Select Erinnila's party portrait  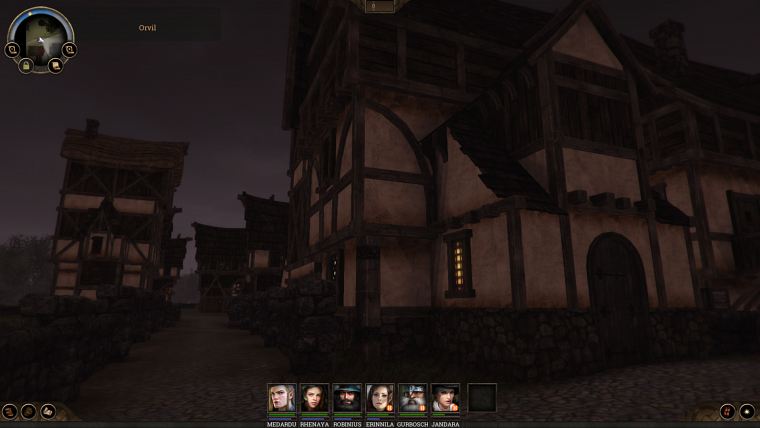tap(379, 398)
